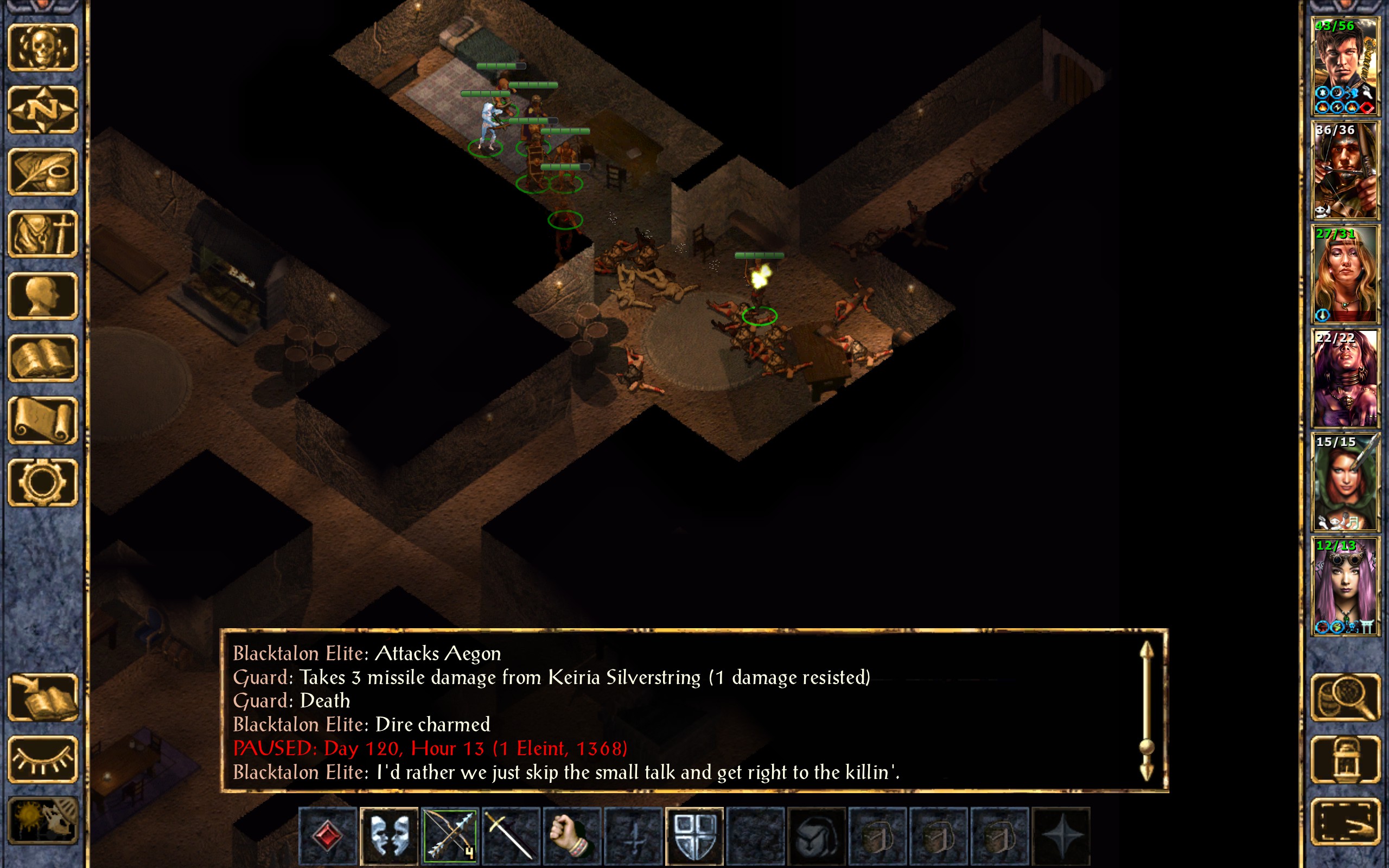Rest the party with the closed eye button
Screen dimensions: 1389x868
point(43,759)
